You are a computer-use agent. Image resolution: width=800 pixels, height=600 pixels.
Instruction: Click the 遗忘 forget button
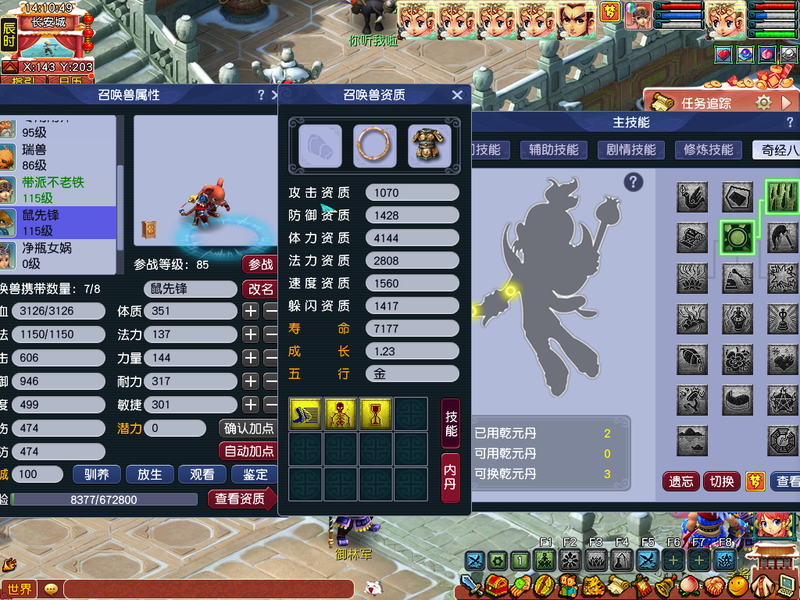pyautogui.click(x=681, y=481)
